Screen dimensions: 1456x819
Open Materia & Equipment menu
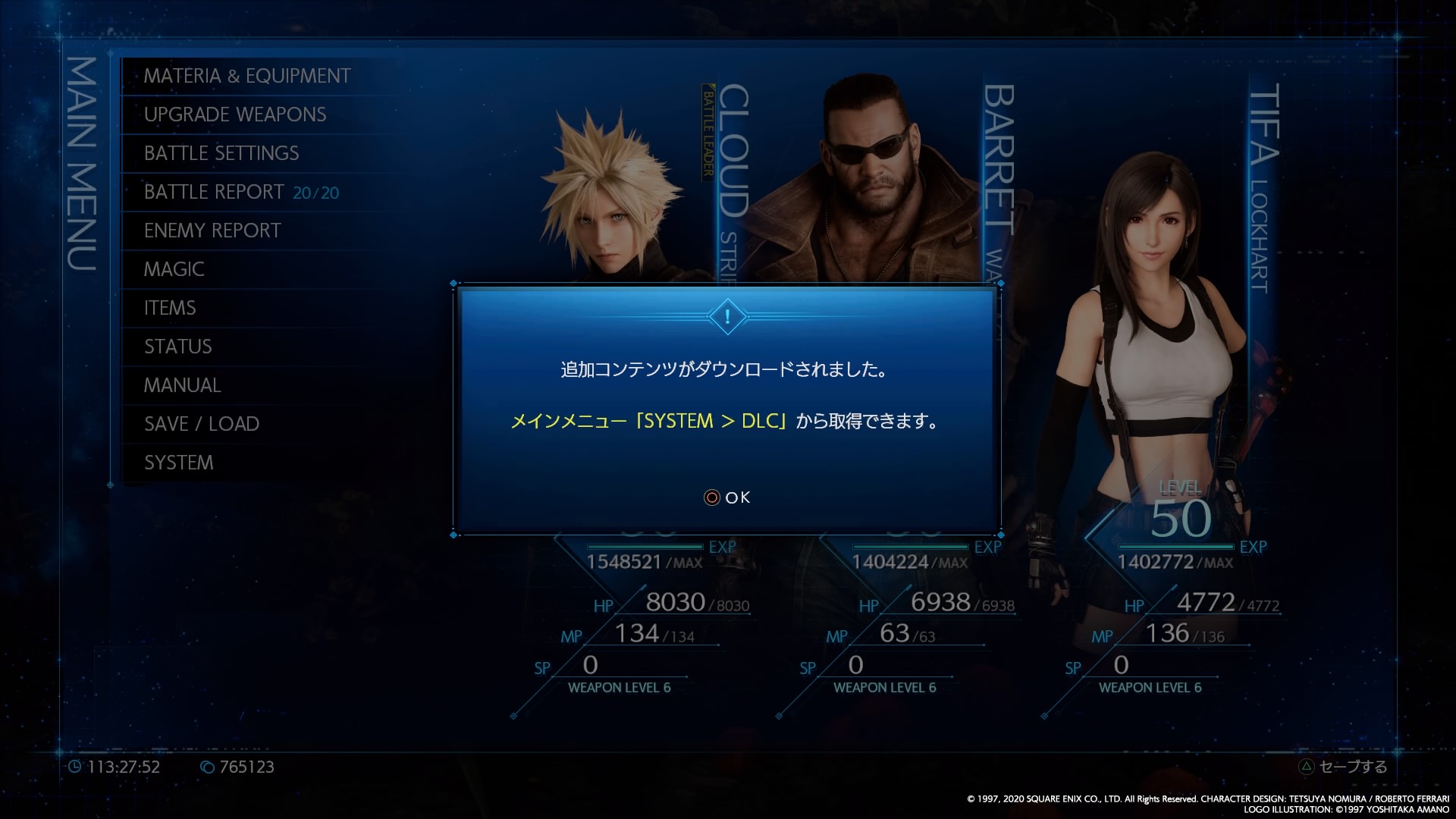pos(247,76)
